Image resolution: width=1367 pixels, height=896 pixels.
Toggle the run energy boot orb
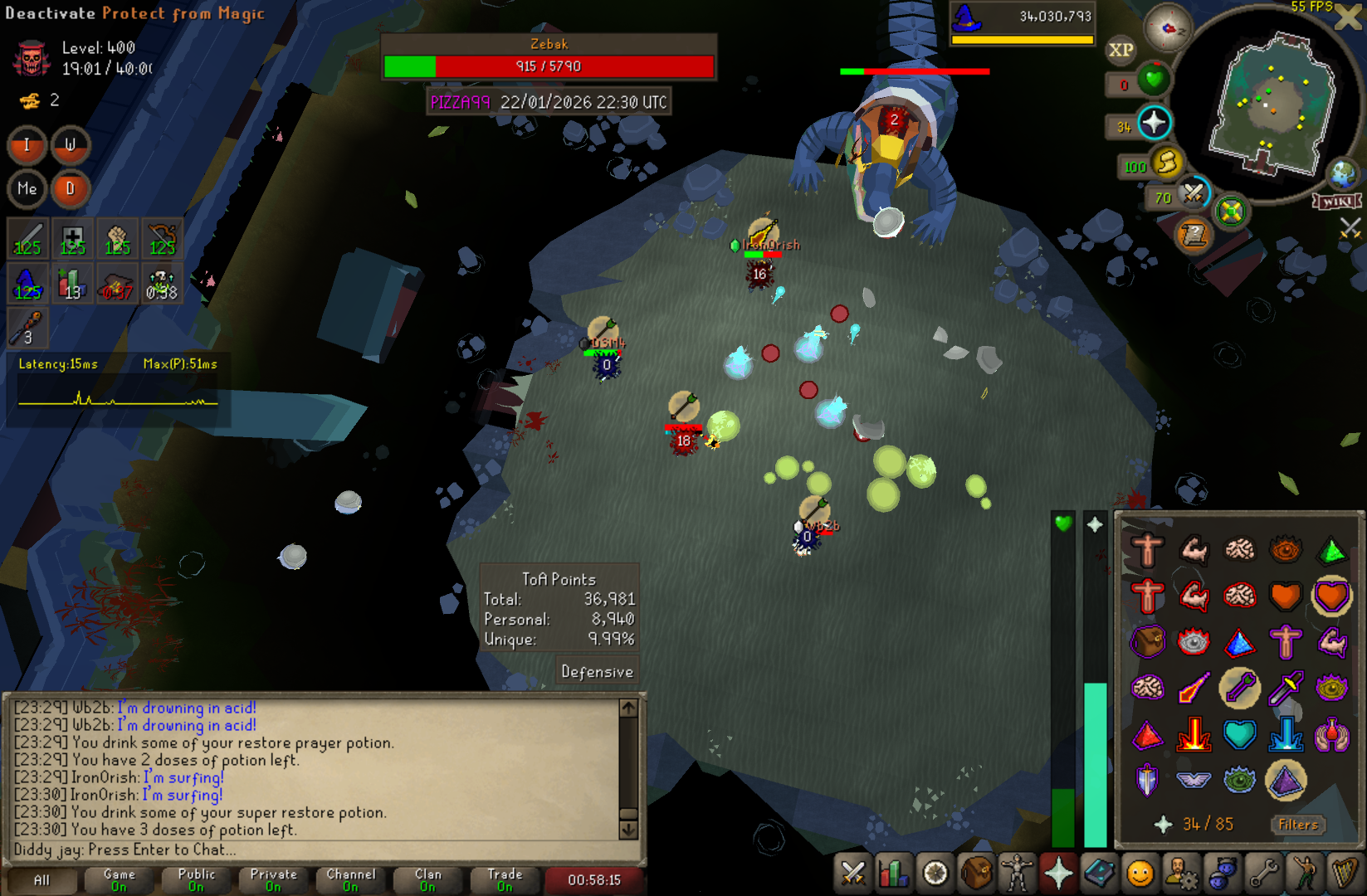[1166, 163]
